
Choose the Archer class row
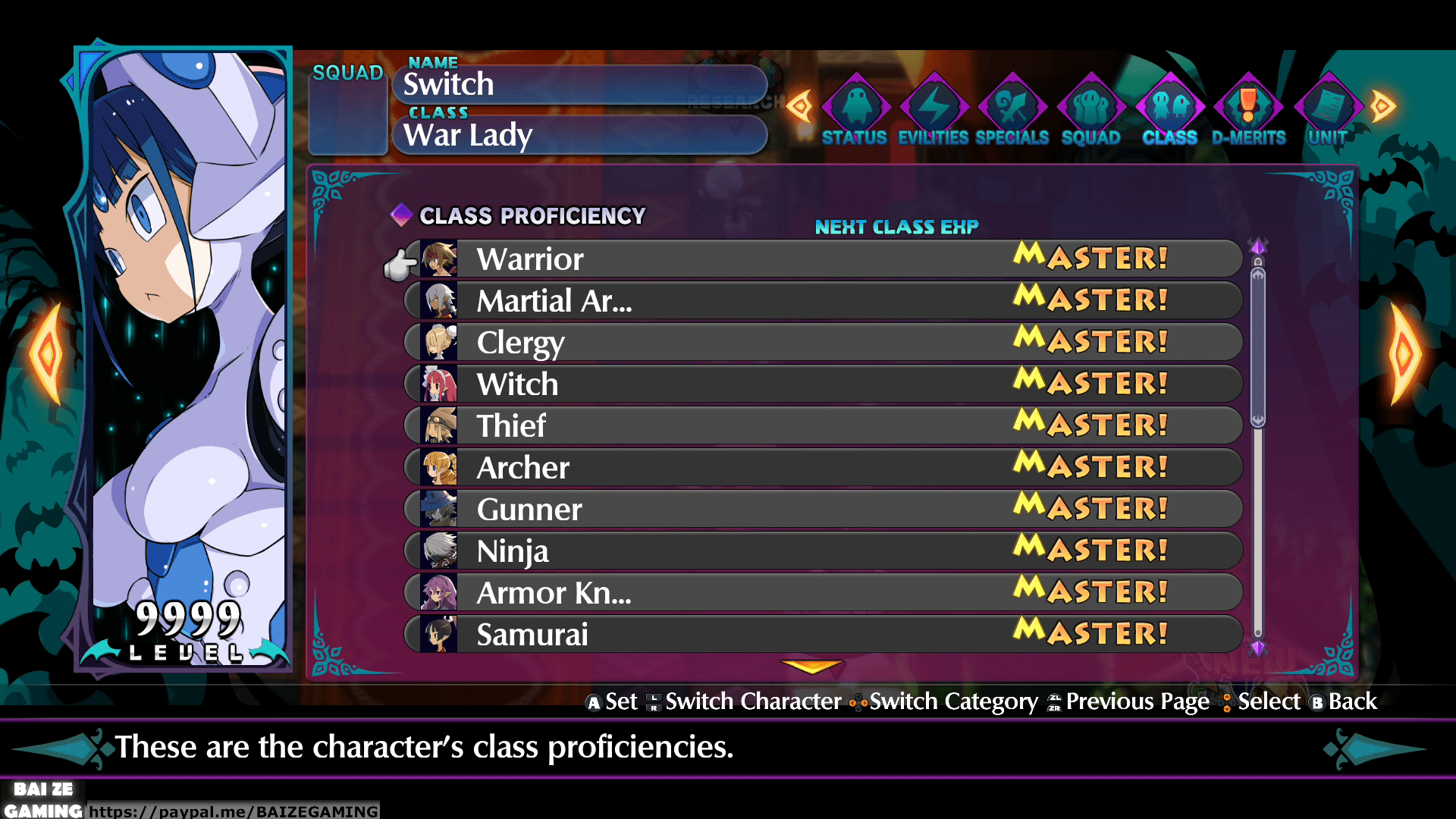[x=823, y=468]
